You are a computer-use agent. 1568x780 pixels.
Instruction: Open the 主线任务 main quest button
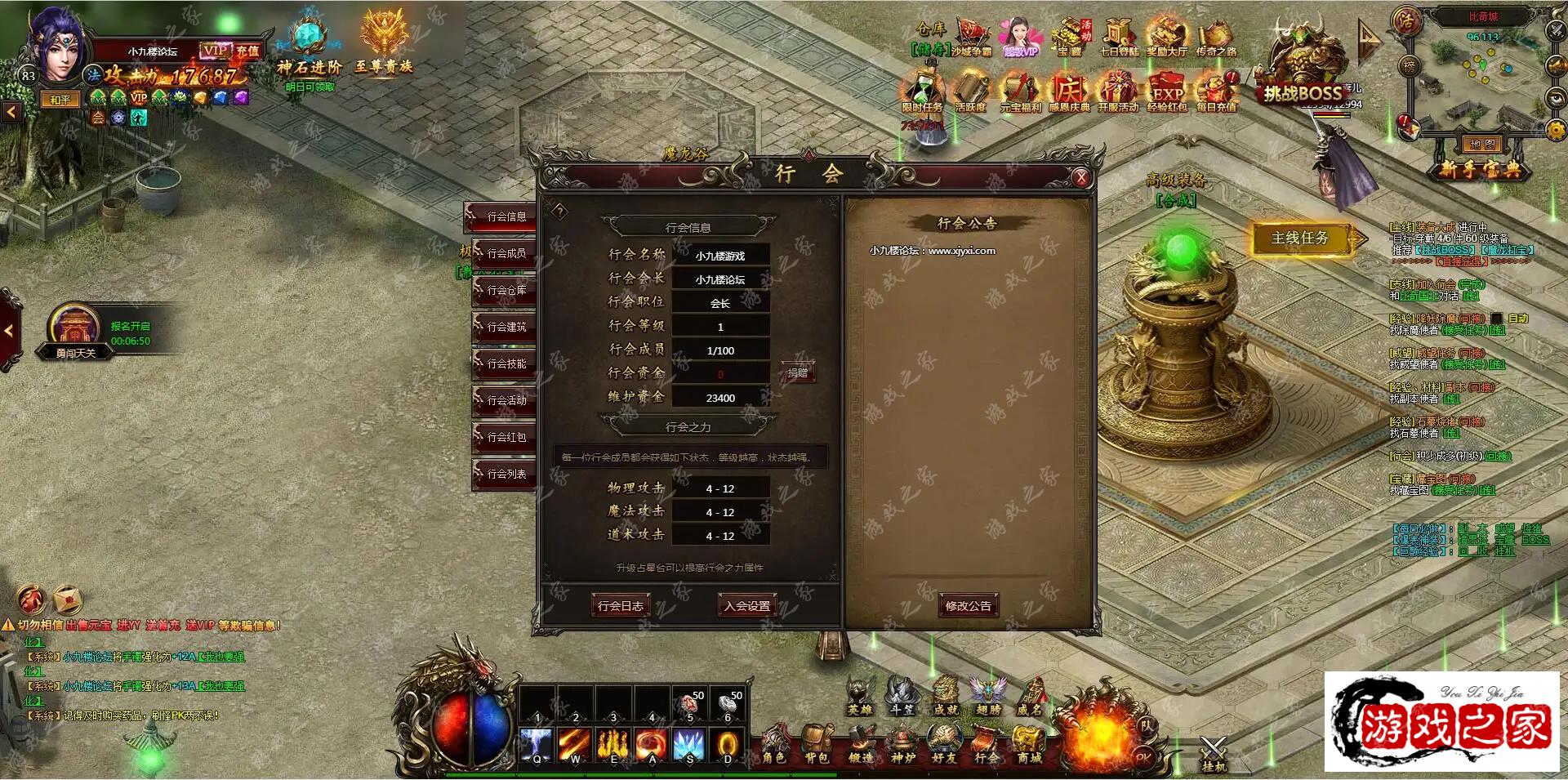[x=1299, y=238]
